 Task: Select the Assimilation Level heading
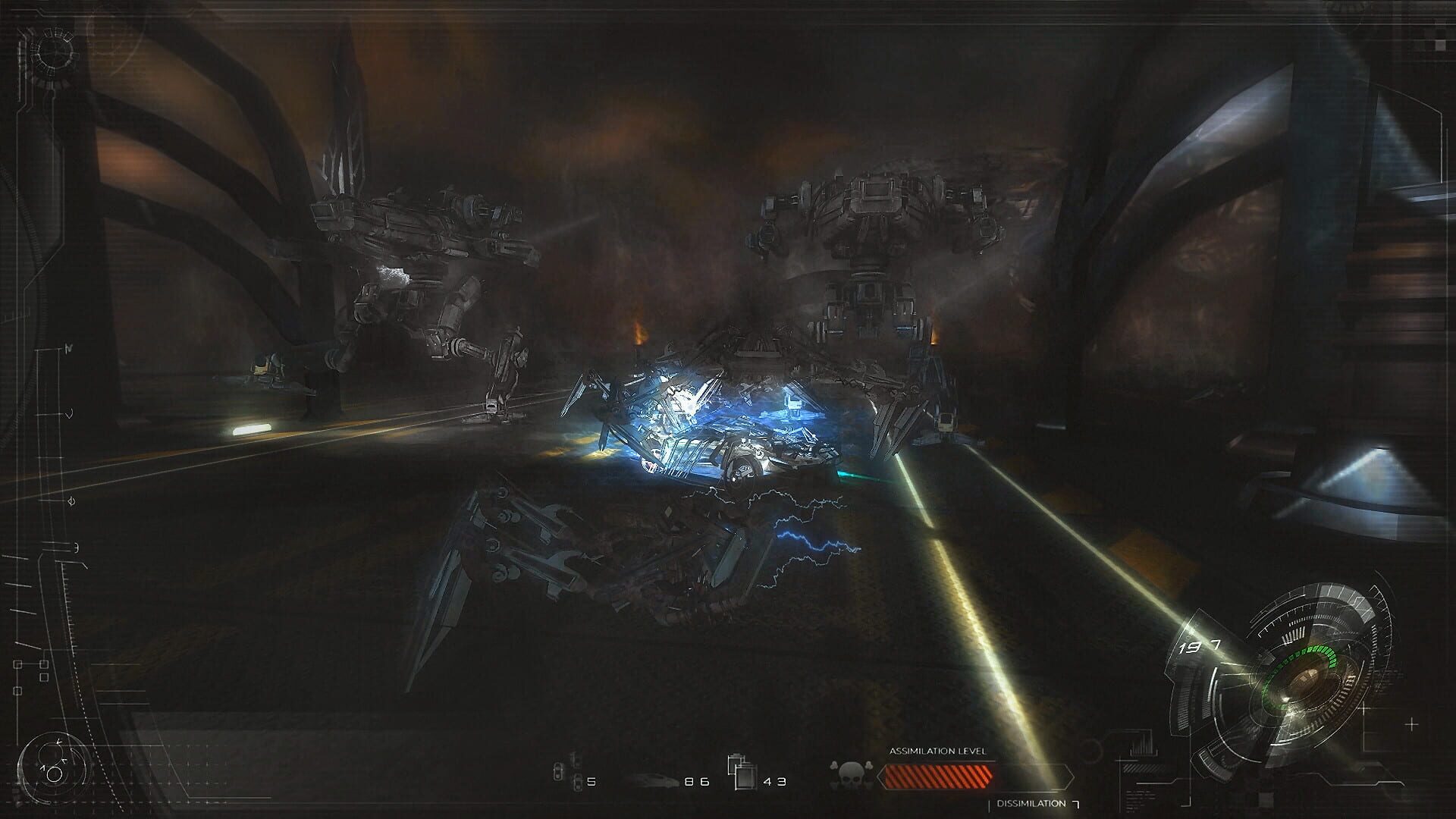pos(938,751)
